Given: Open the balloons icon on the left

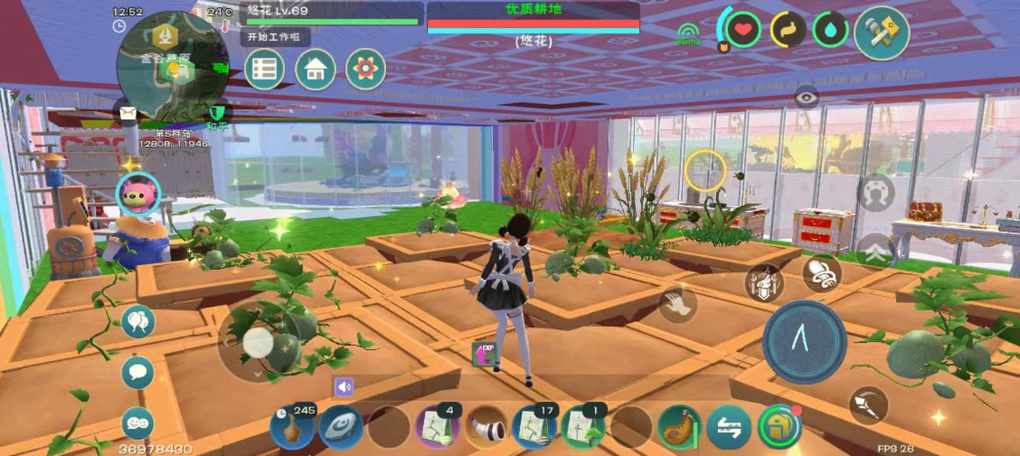Looking at the screenshot, I should coord(138,321).
